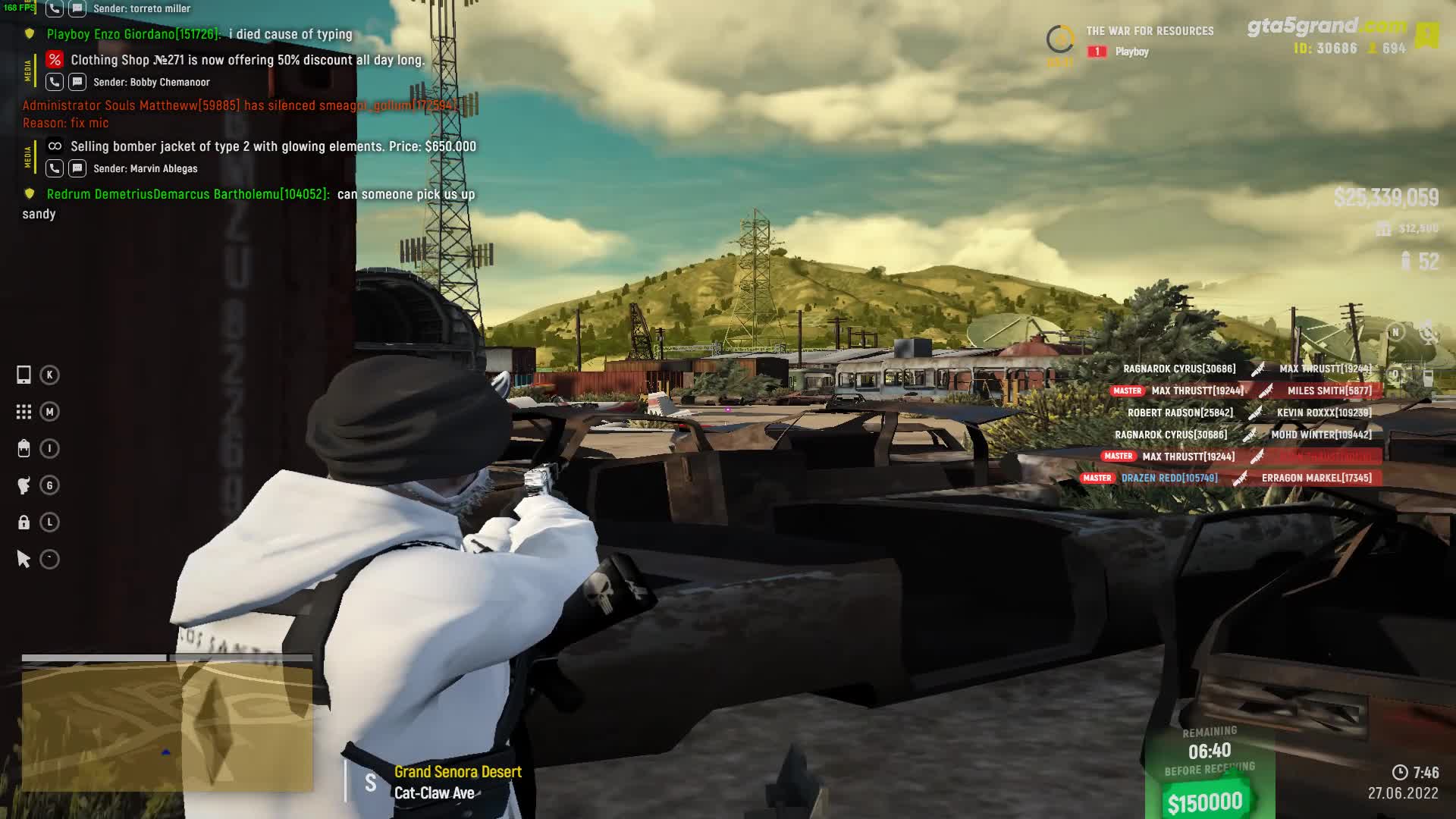
Task: Message sender Bobby Chemanoor via chat icon
Action: pyautogui.click(x=77, y=82)
